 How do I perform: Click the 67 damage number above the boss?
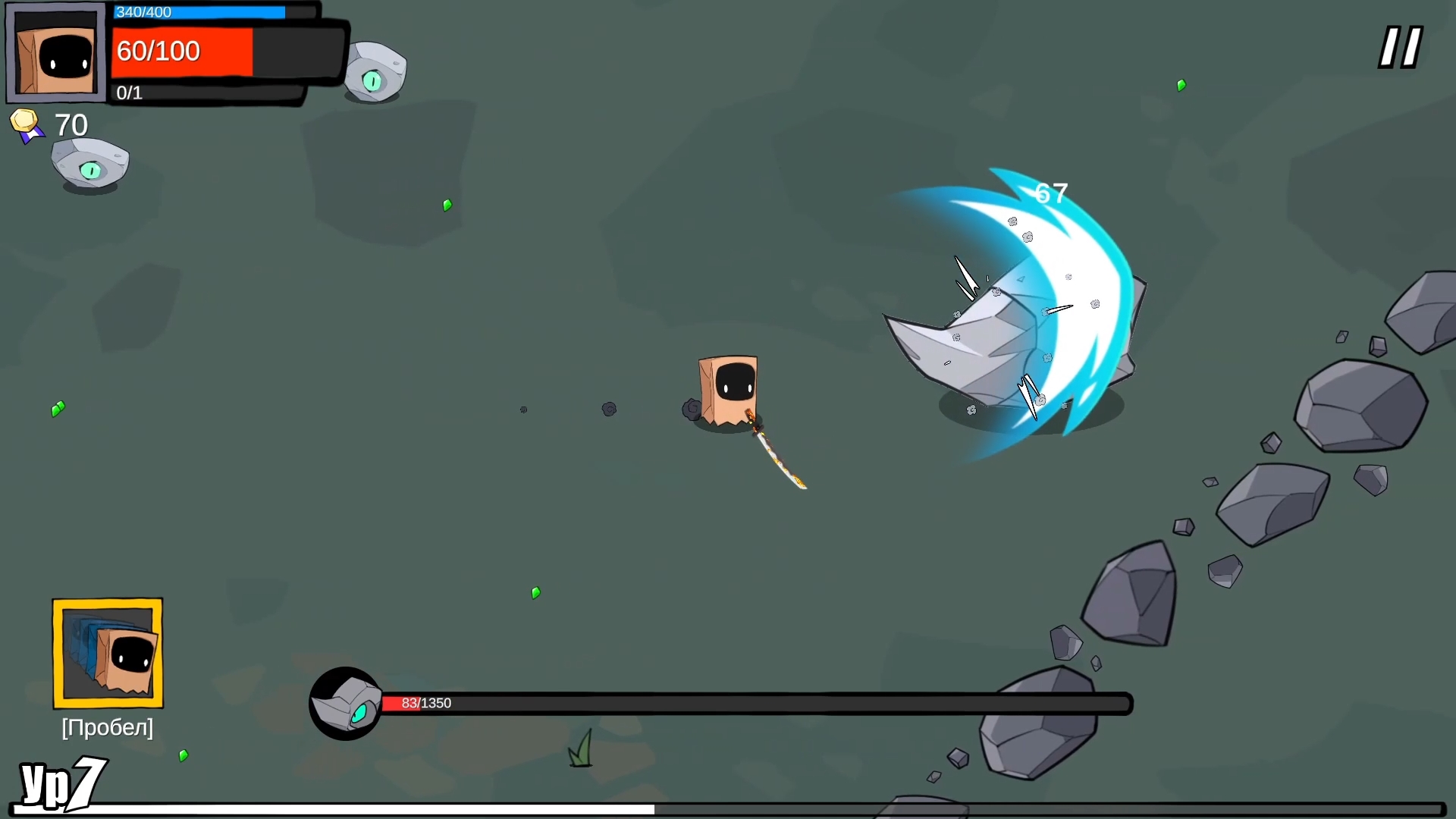(x=1051, y=192)
